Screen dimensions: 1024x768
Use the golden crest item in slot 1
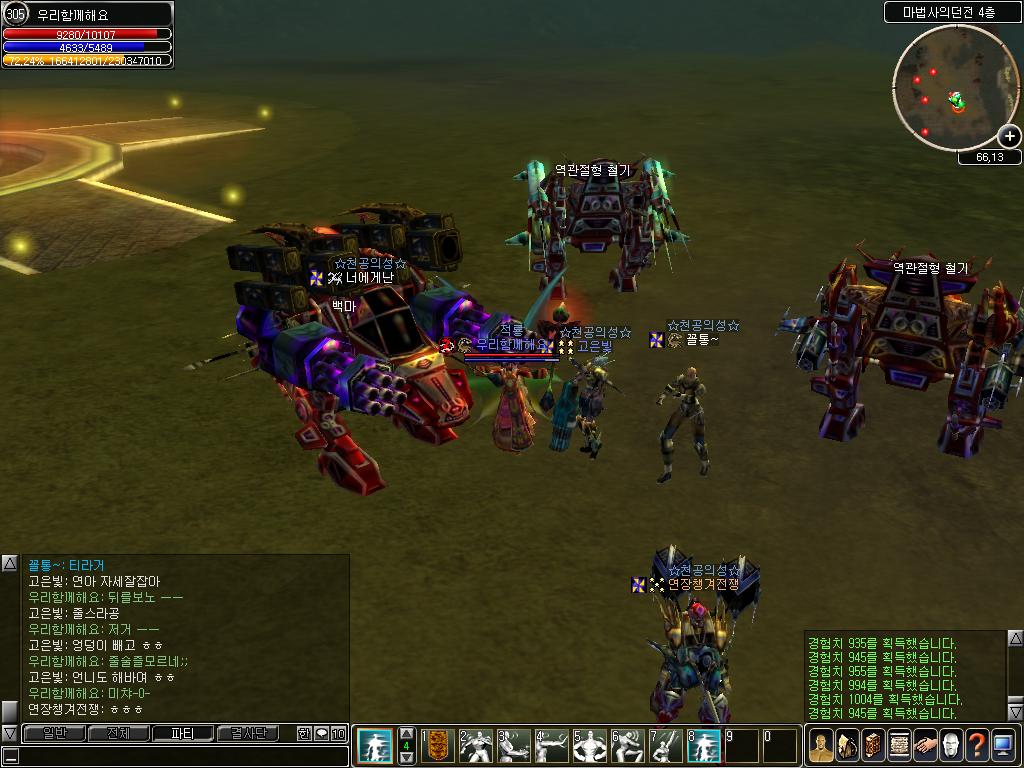click(x=437, y=746)
